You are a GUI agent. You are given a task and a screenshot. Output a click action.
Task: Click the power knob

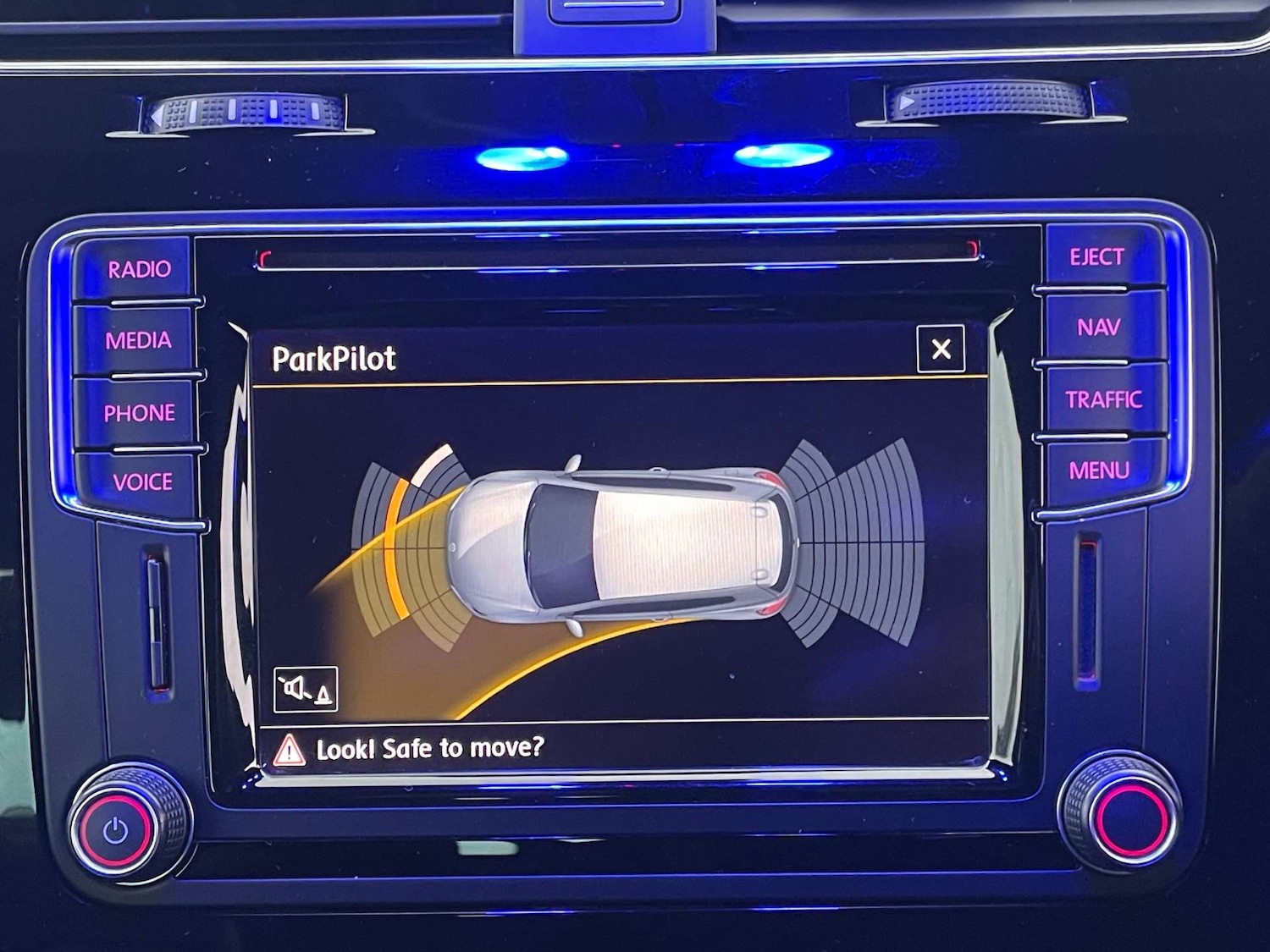117,831
